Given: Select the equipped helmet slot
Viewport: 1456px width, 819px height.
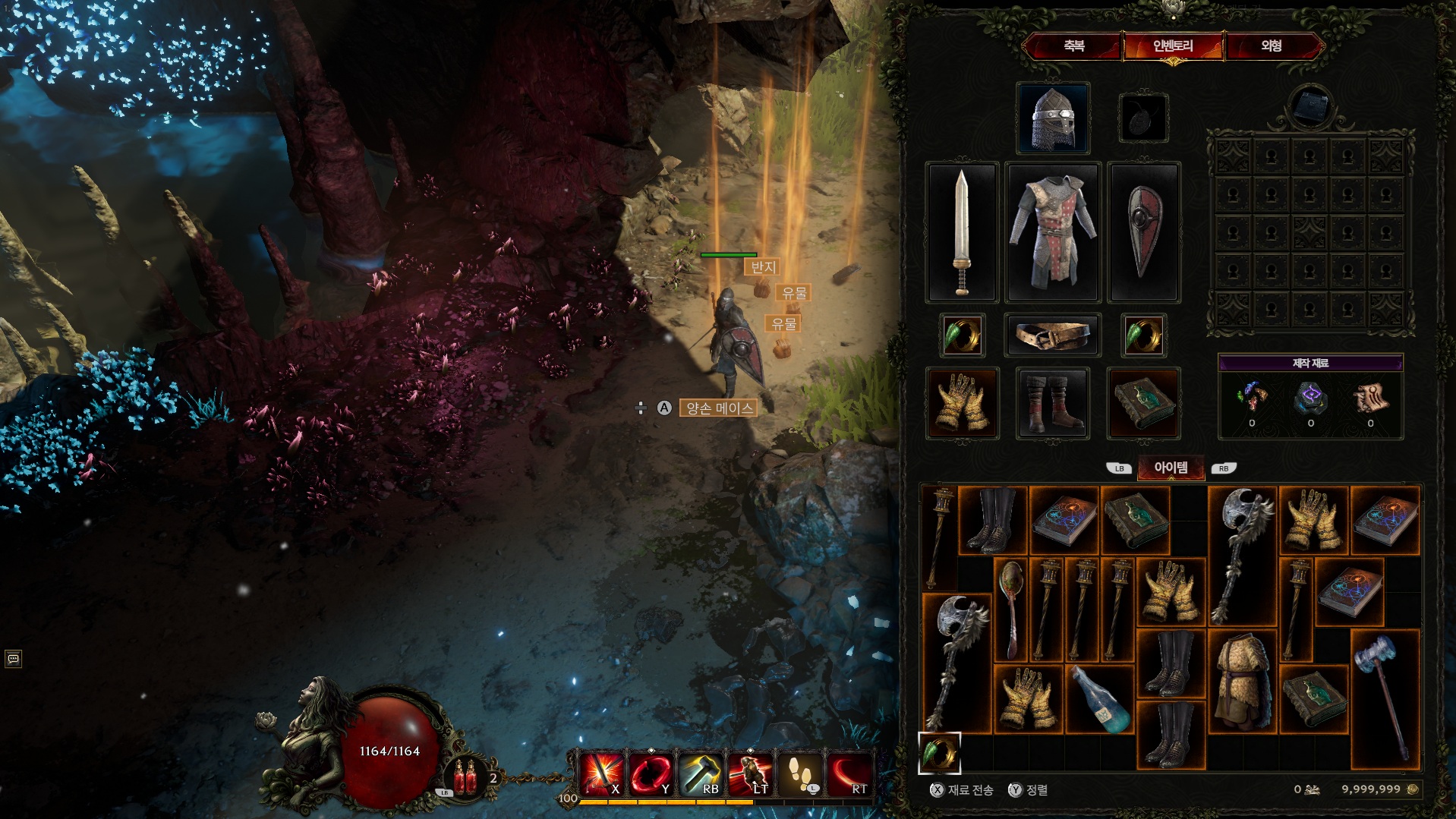Looking at the screenshot, I should point(1053,118).
